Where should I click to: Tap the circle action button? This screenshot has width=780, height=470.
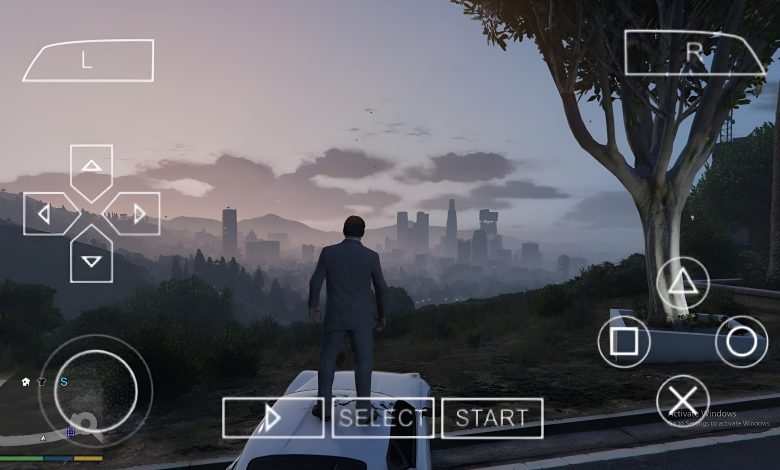click(741, 342)
